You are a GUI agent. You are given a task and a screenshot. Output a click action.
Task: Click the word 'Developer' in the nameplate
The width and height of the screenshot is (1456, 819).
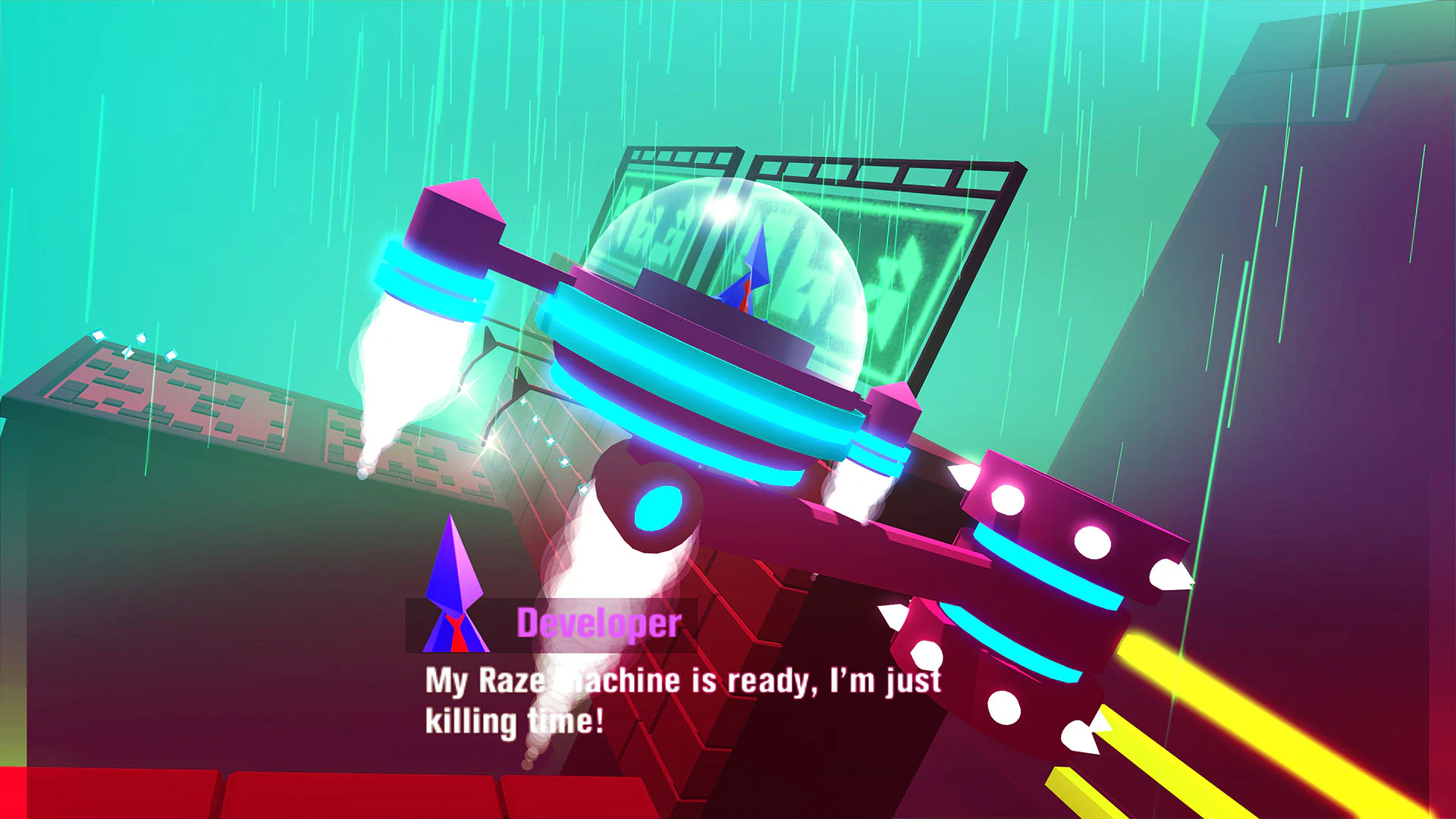tap(599, 624)
